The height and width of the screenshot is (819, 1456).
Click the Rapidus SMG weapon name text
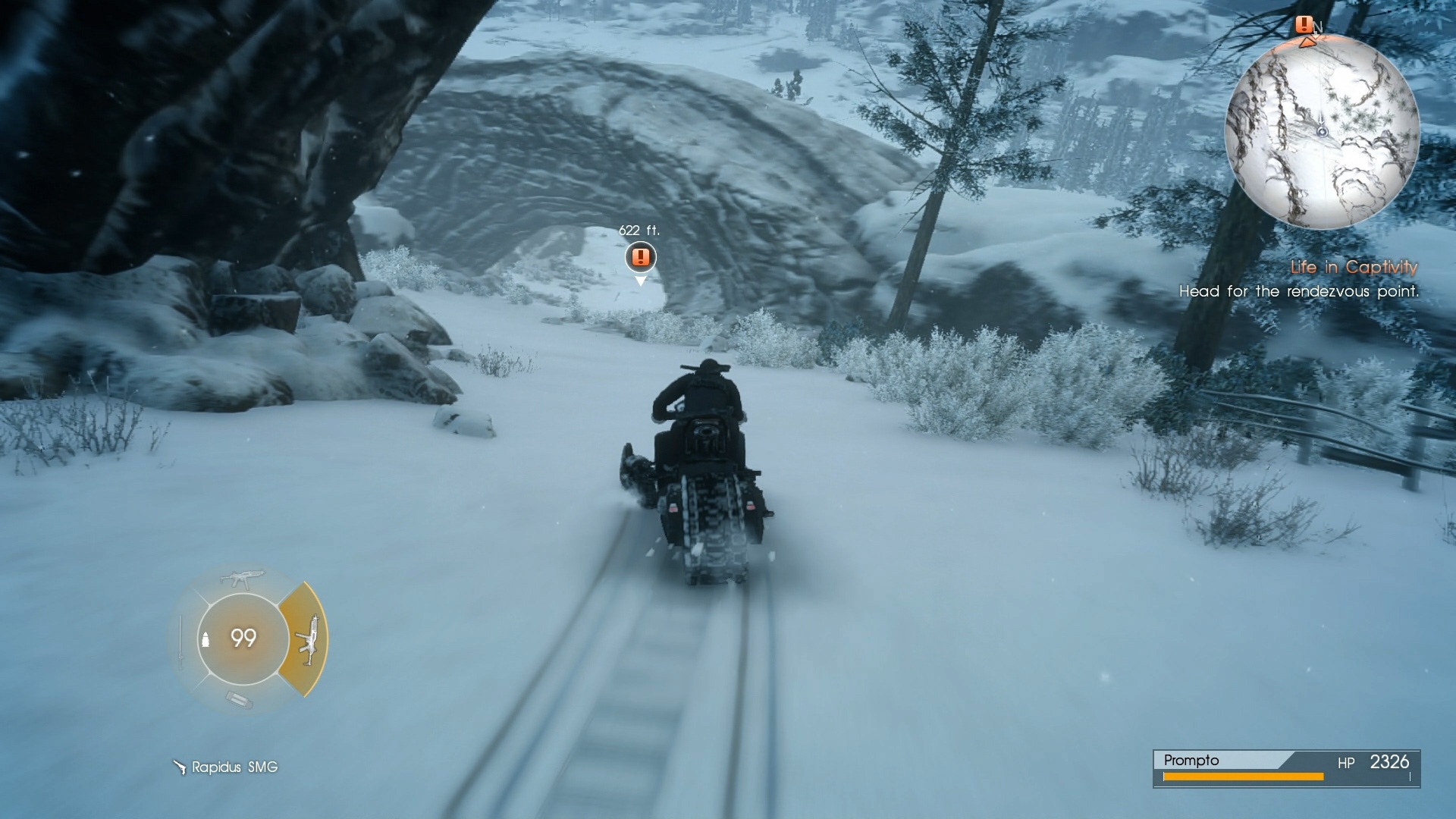233,767
